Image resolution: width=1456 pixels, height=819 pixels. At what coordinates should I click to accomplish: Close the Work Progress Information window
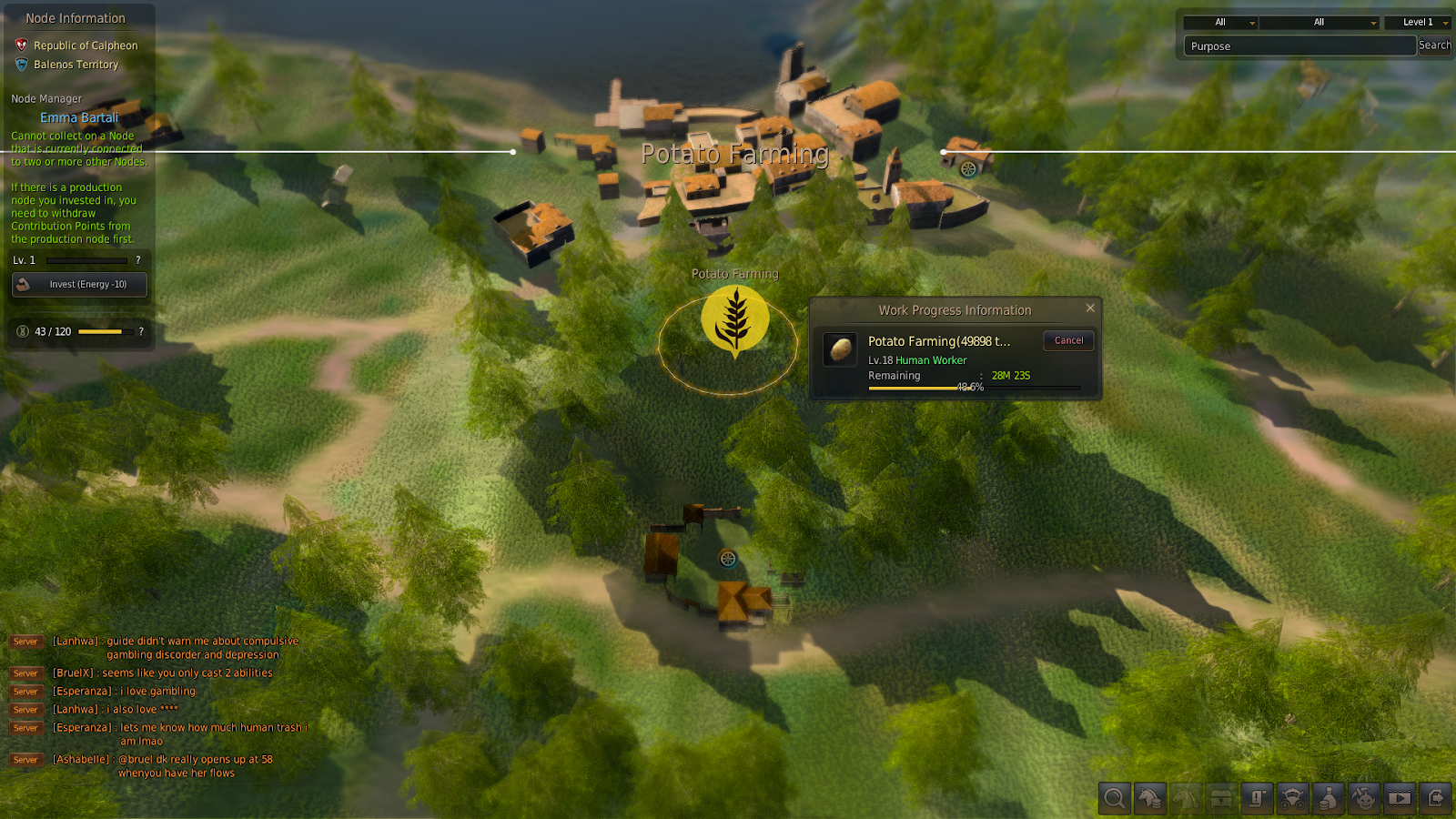[x=1090, y=308]
